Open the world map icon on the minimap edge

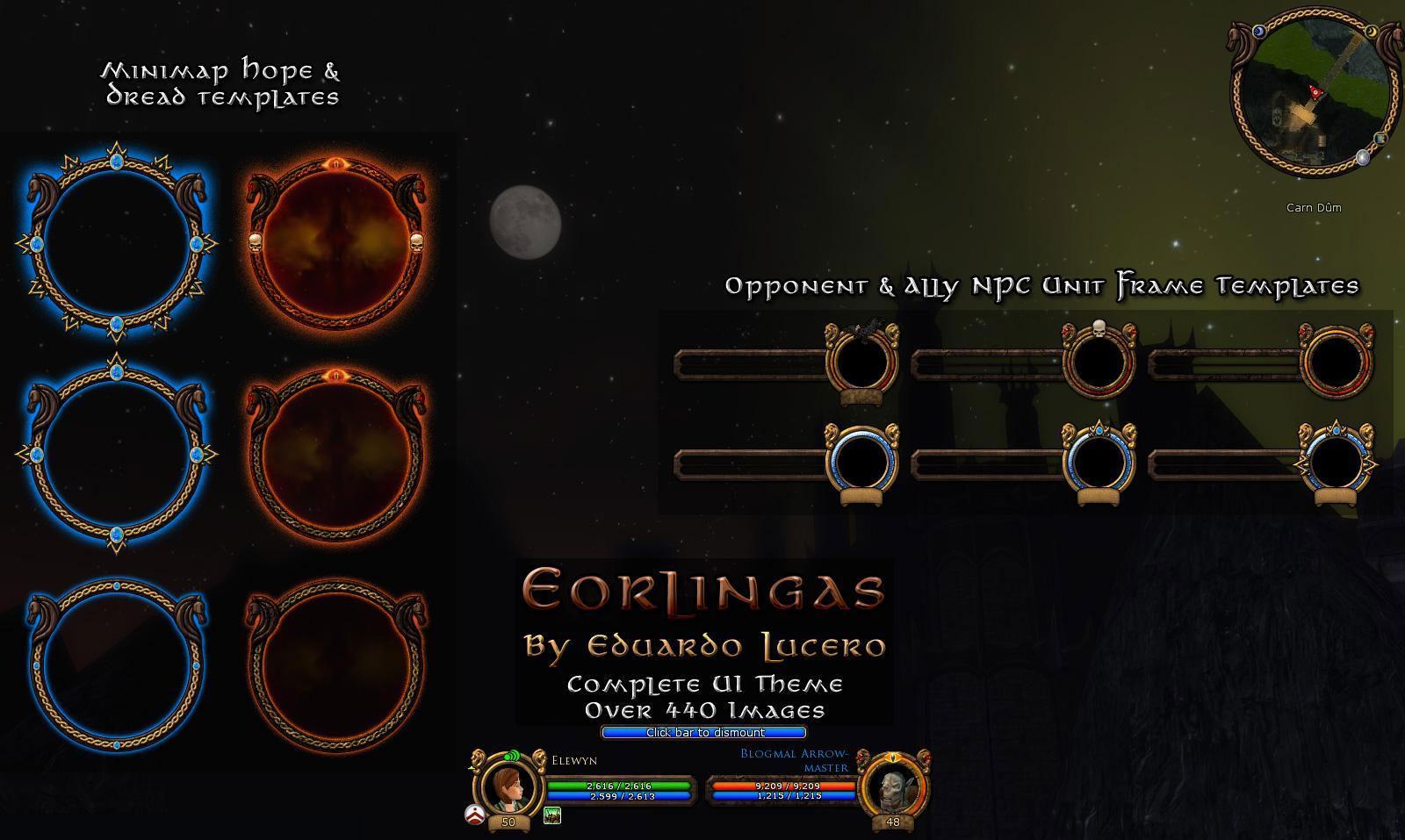click(x=1380, y=138)
